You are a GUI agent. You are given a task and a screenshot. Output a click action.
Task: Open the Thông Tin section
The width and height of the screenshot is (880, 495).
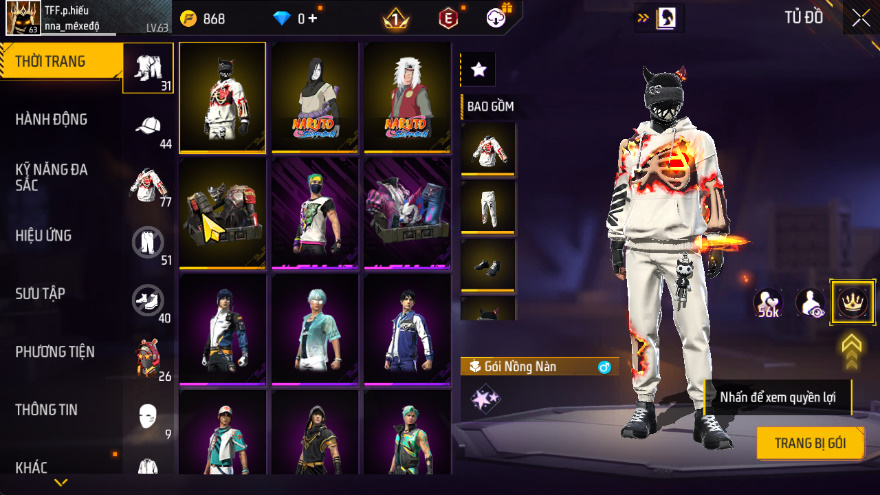[46, 409]
